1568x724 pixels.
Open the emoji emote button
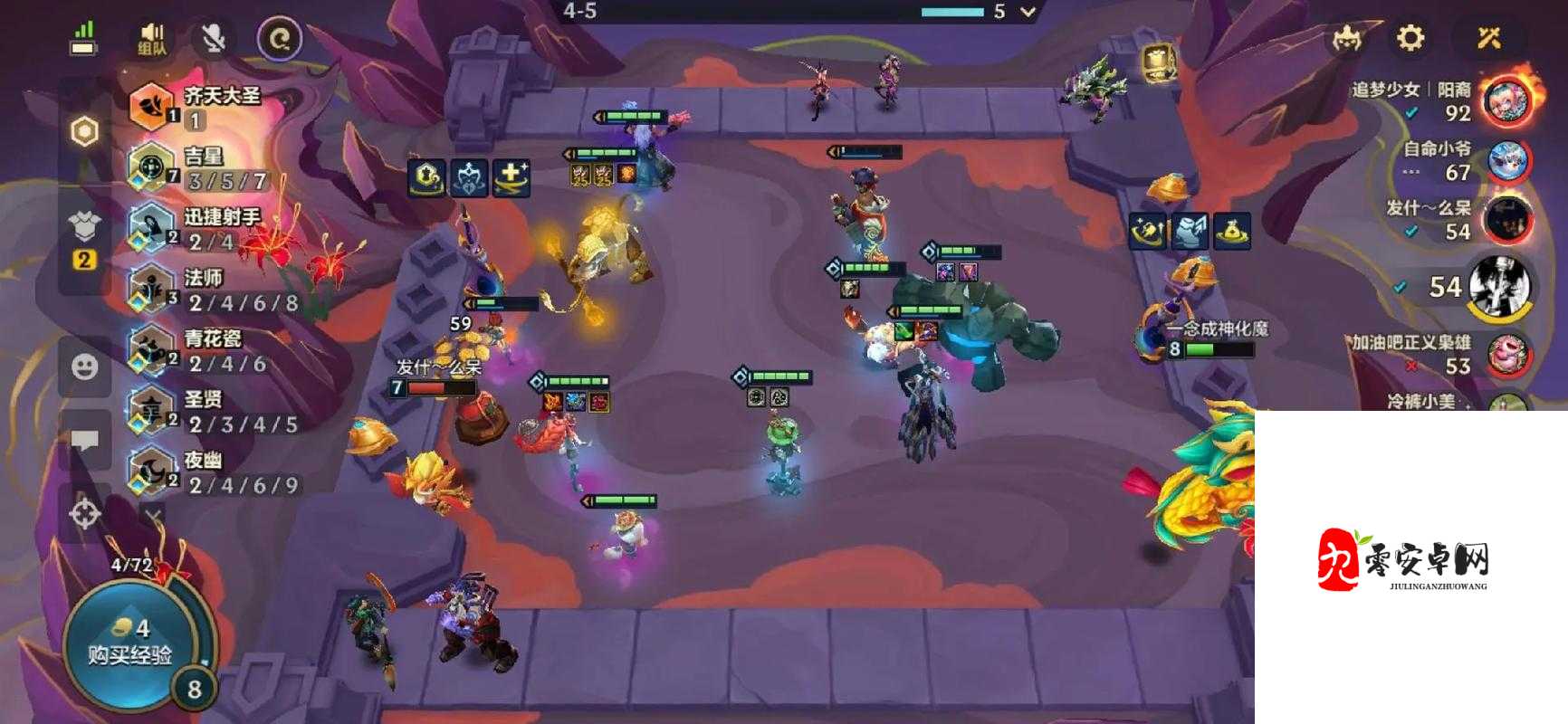pyautogui.click(x=85, y=367)
